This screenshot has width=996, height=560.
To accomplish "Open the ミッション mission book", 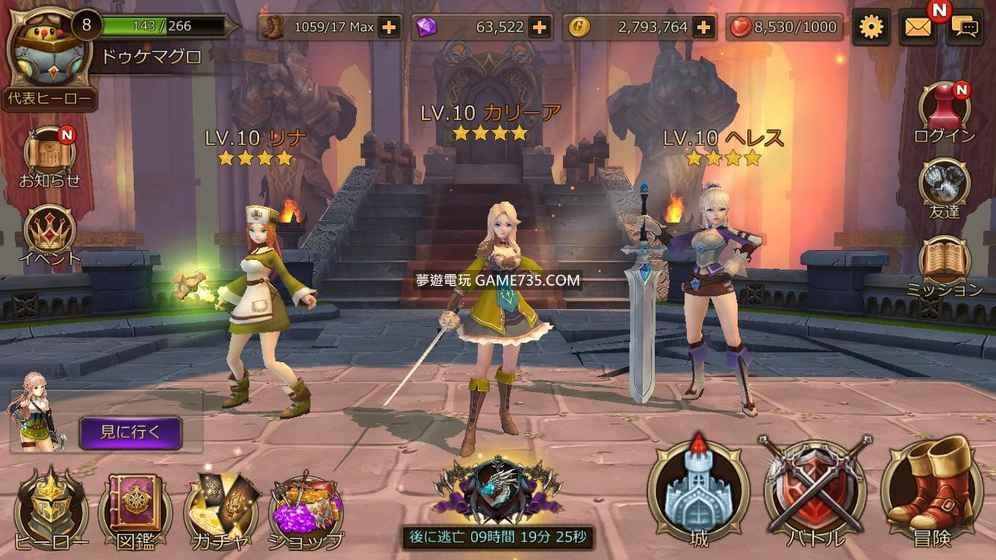I will [944, 264].
